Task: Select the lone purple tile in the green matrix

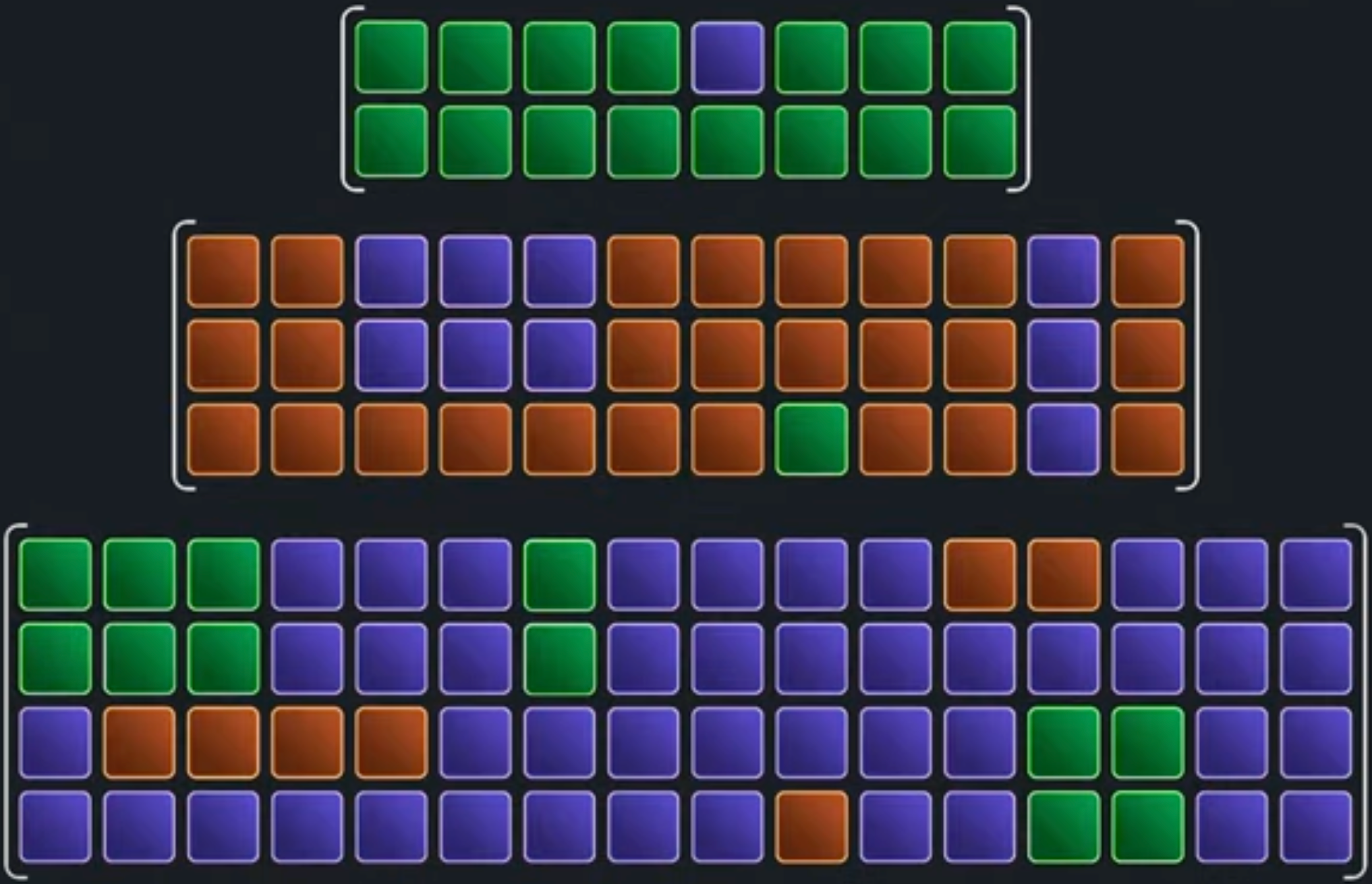Action: tap(727, 57)
